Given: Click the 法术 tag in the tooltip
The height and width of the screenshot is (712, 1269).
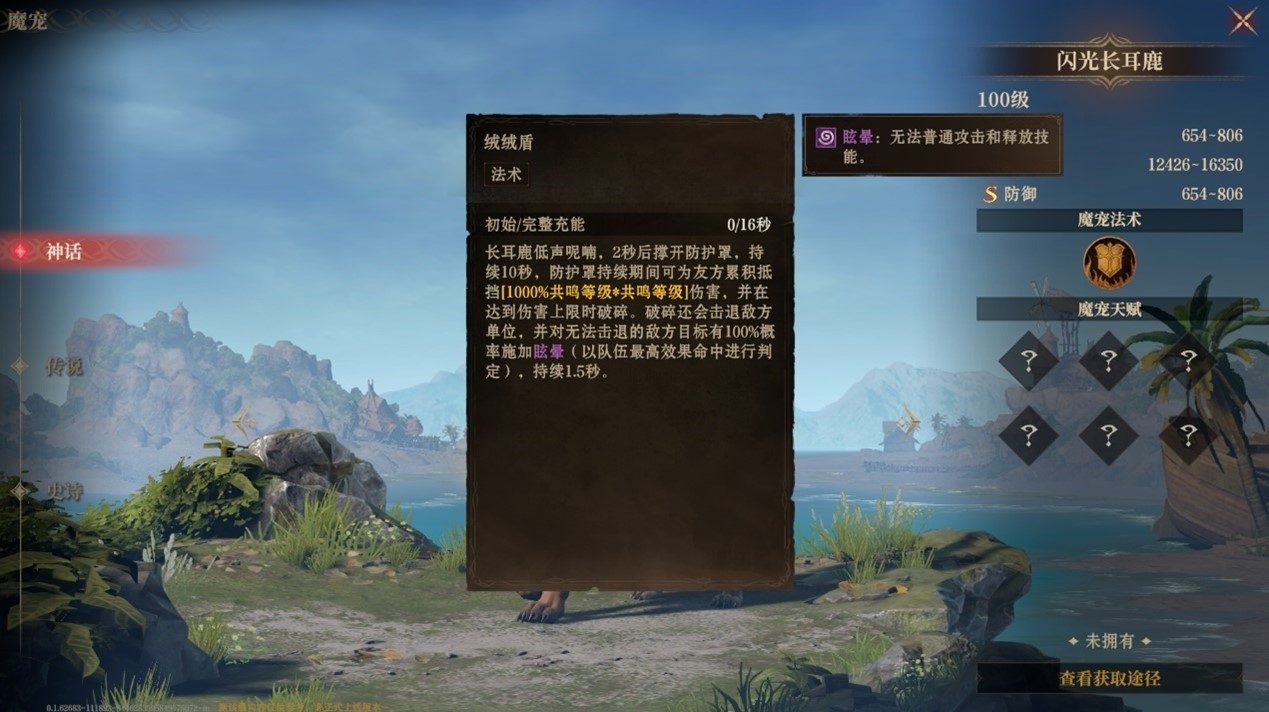Looking at the screenshot, I should [507, 174].
